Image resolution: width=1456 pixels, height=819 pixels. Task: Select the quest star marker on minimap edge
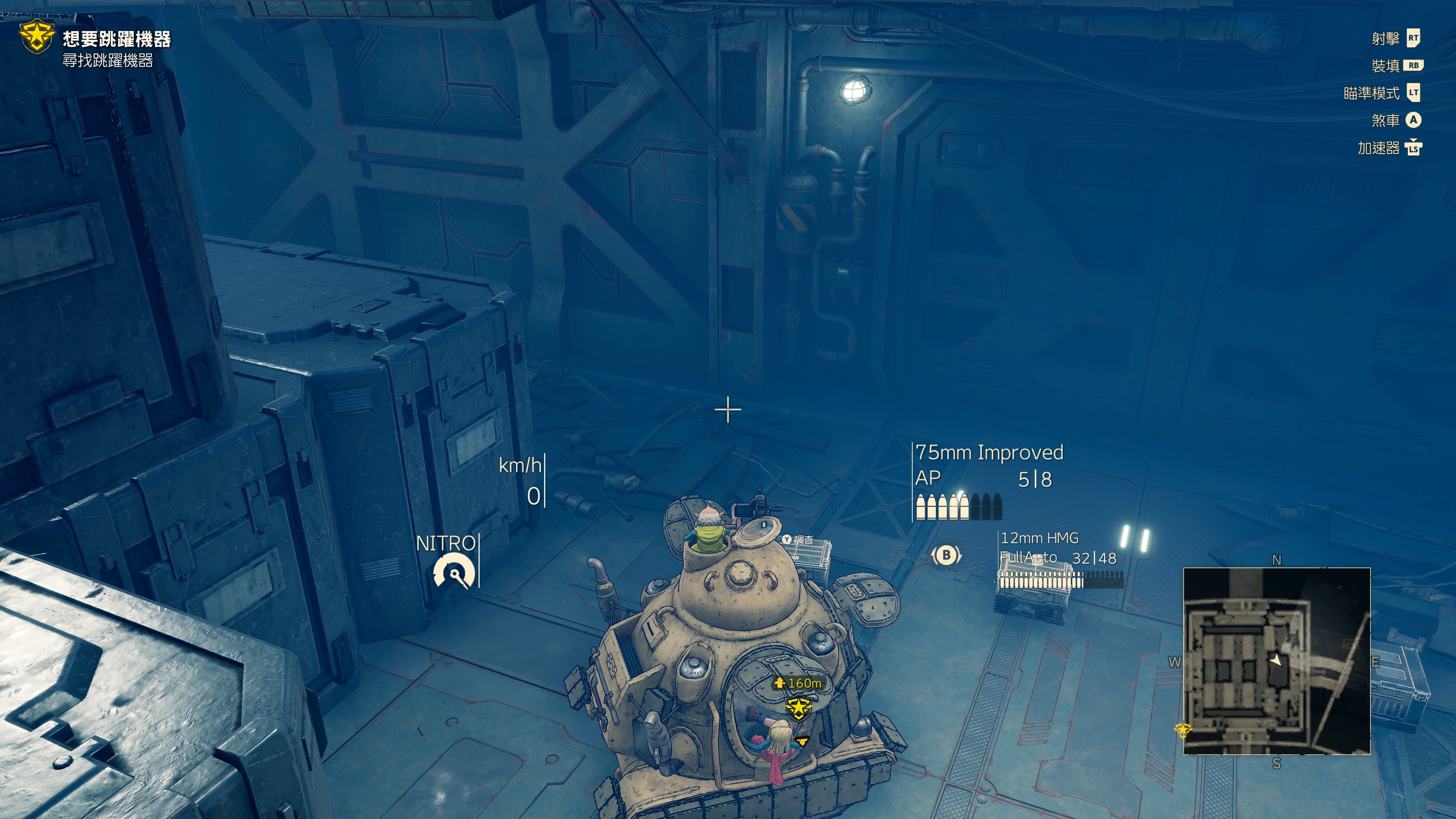click(x=1183, y=730)
